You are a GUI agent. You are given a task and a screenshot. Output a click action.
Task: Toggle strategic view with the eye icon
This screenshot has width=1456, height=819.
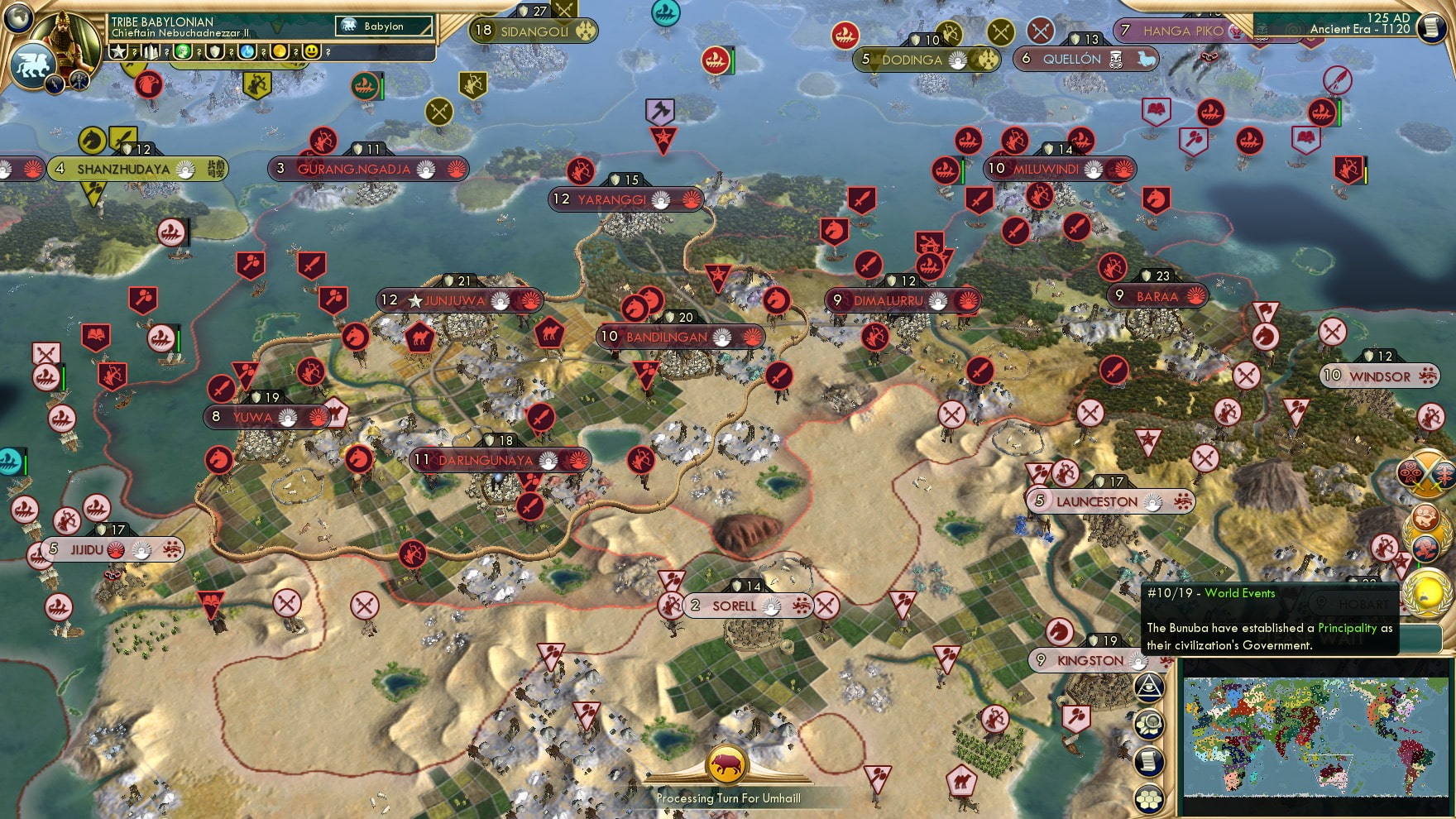1150,687
